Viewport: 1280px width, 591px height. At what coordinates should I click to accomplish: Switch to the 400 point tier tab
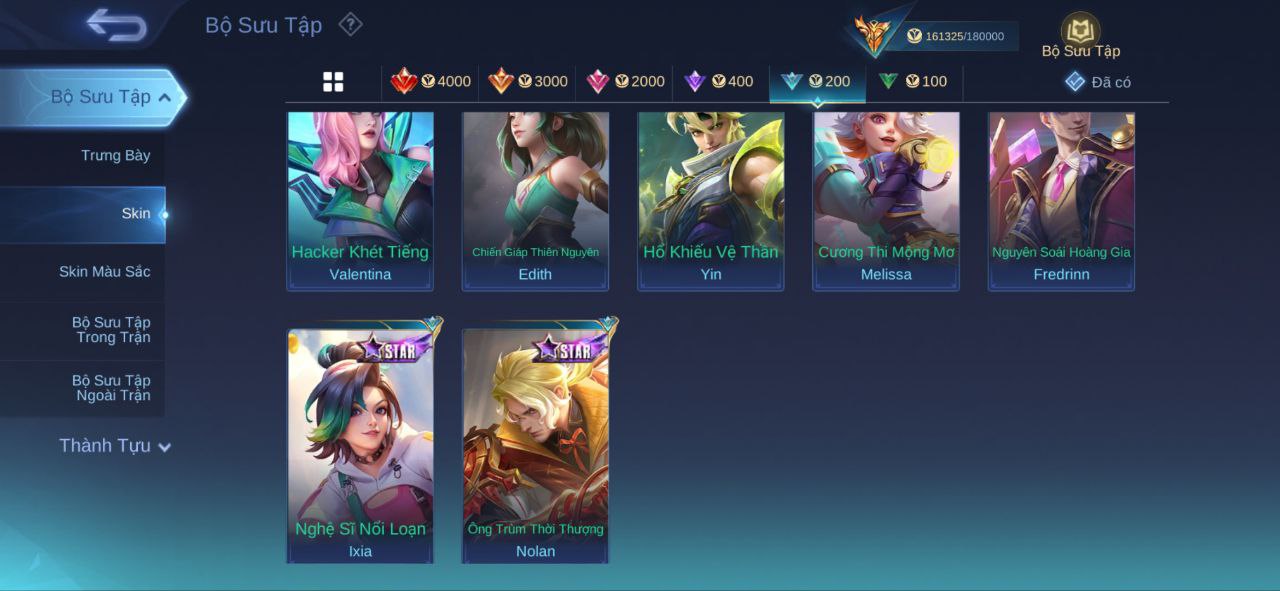[x=719, y=82]
